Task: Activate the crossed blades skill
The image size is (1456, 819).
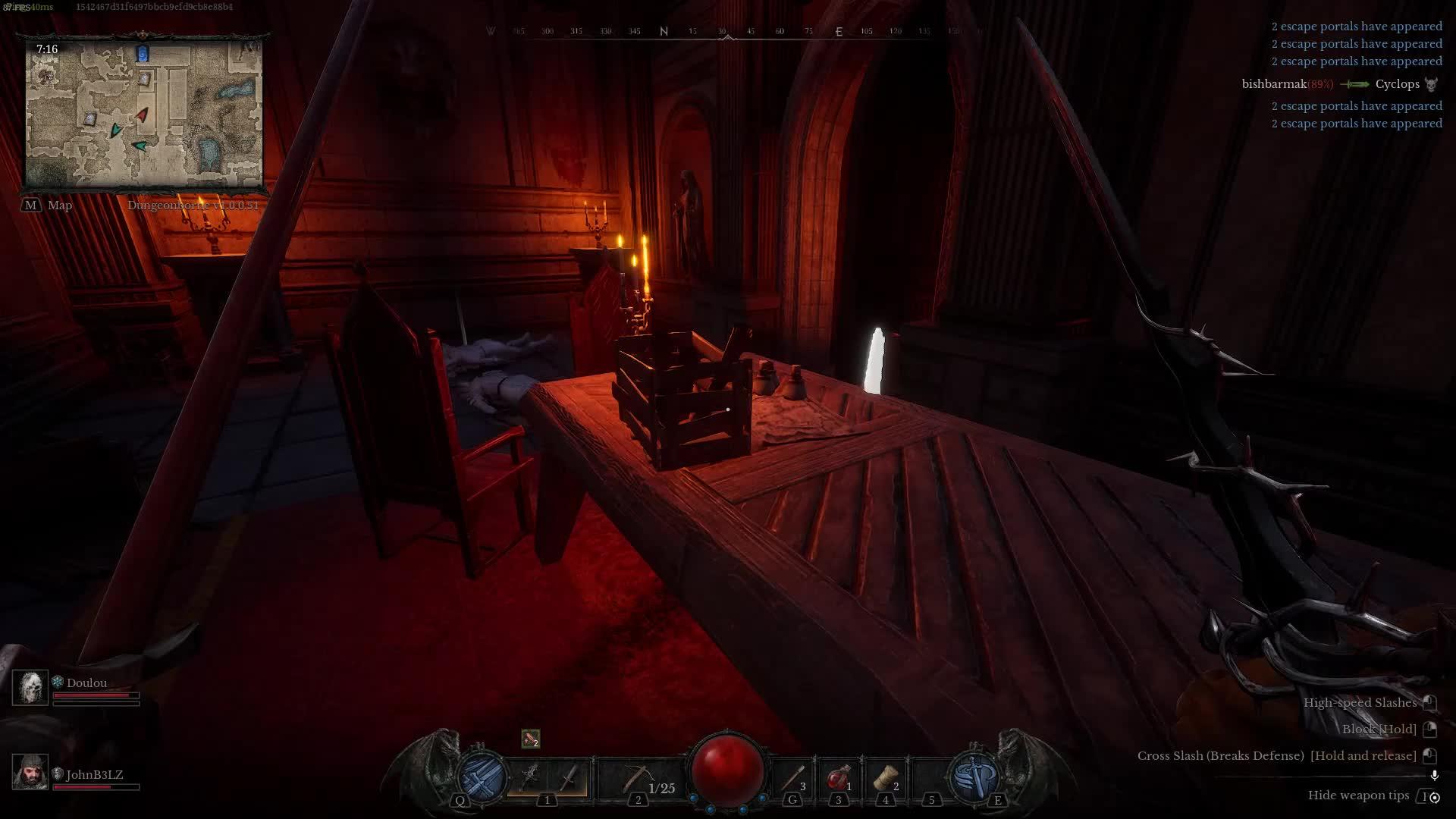Action: 481,776
